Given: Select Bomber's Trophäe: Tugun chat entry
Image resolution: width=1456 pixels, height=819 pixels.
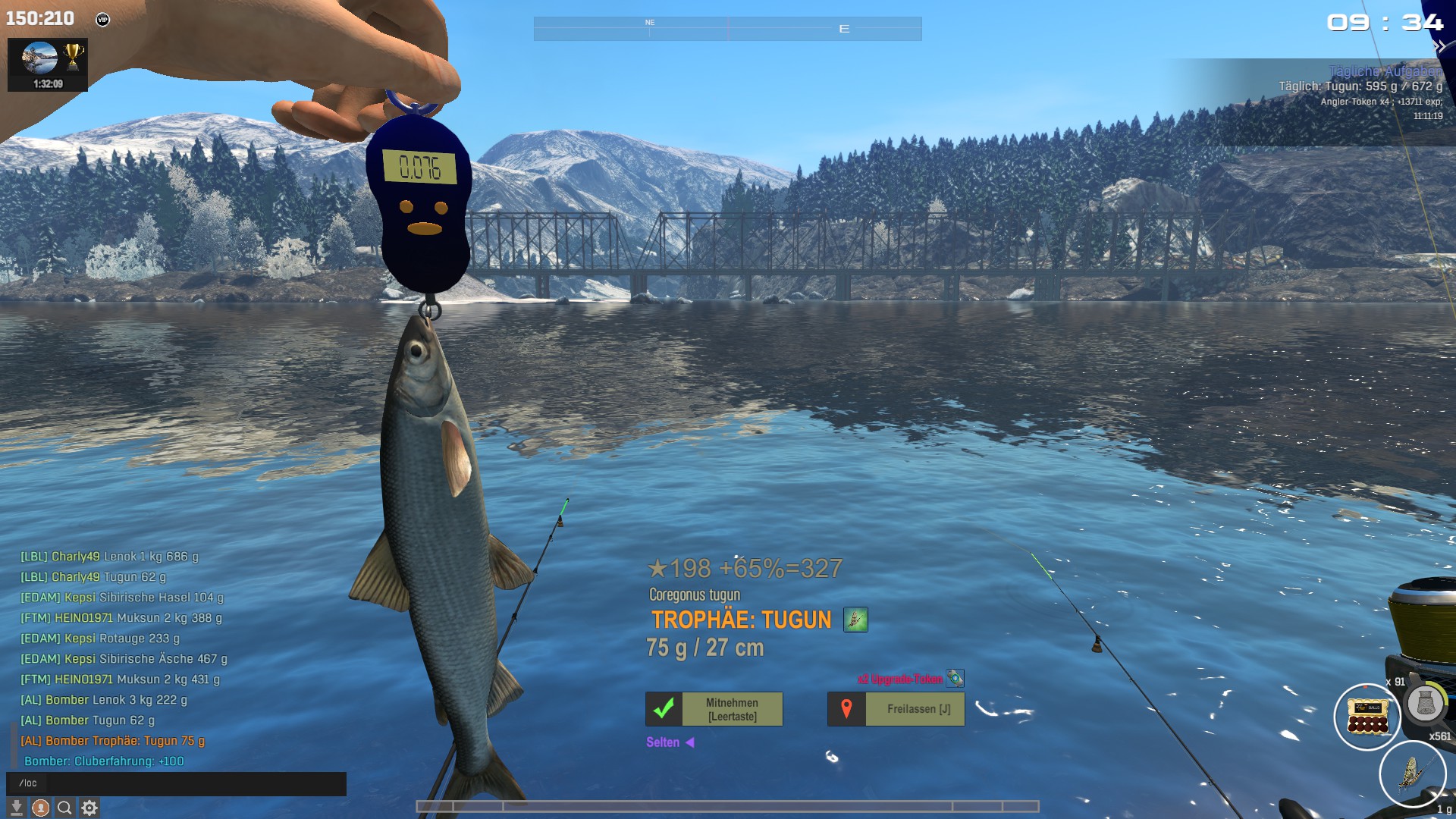Looking at the screenshot, I should [x=112, y=741].
